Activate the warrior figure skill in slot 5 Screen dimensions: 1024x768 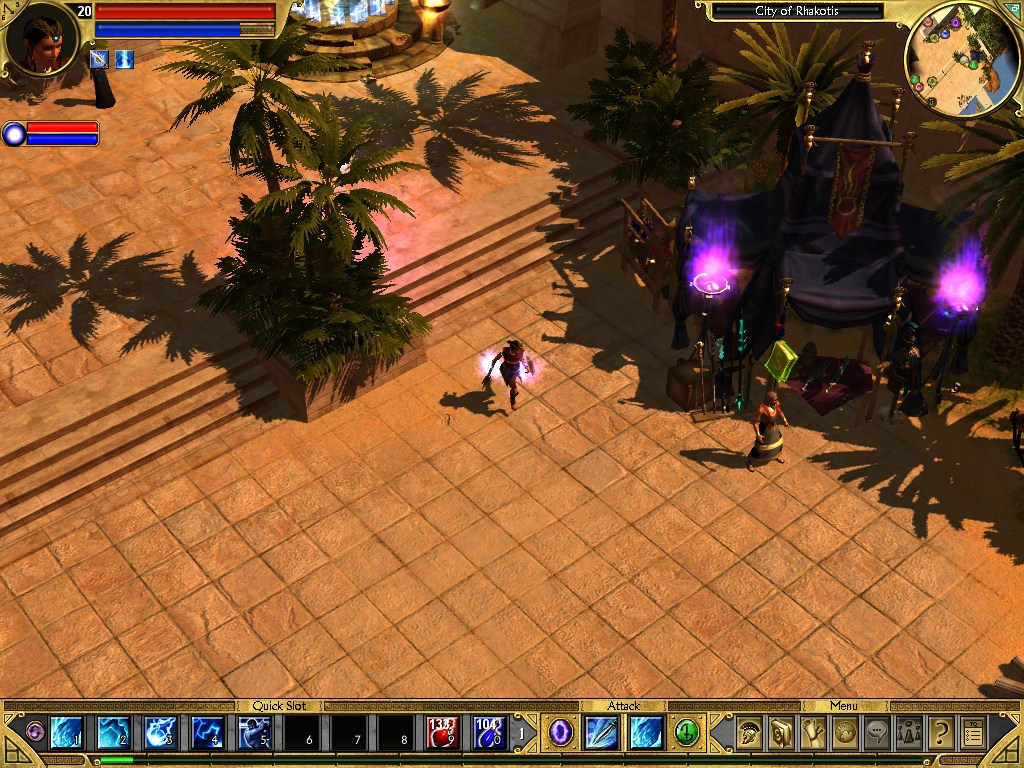pyautogui.click(x=254, y=733)
